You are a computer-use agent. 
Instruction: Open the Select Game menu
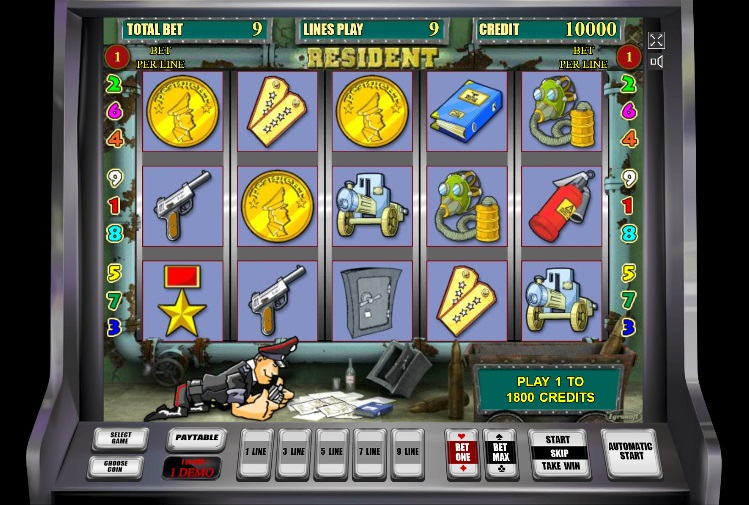[x=120, y=438]
